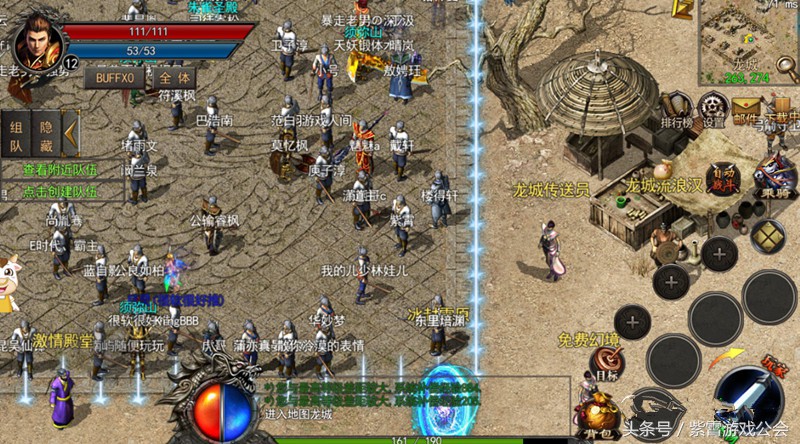Create a team with 点击创建队伍
The height and width of the screenshot is (444, 800).
click(x=61, y=190)
